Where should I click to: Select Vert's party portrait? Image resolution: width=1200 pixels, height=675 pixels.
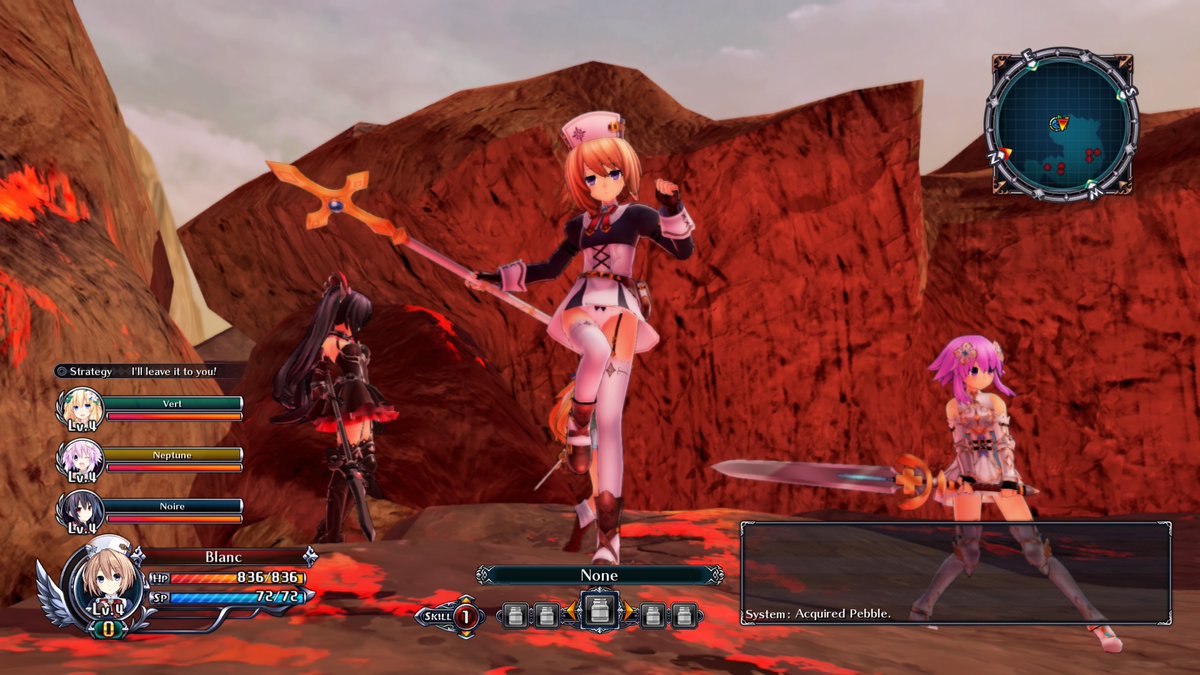pyautogui.click(x=80, y=409)
